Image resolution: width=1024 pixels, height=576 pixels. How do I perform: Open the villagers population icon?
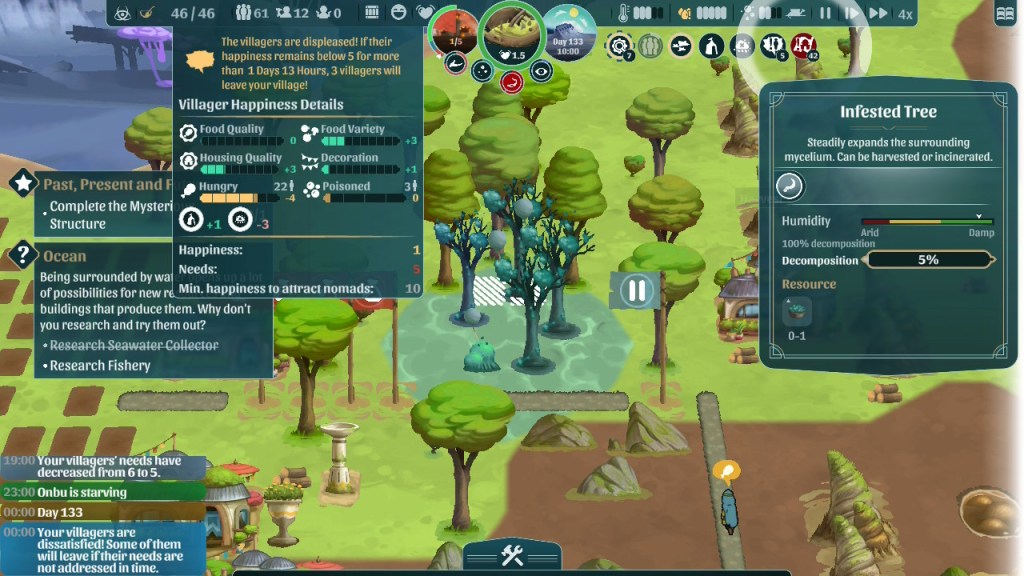[244, 13]
